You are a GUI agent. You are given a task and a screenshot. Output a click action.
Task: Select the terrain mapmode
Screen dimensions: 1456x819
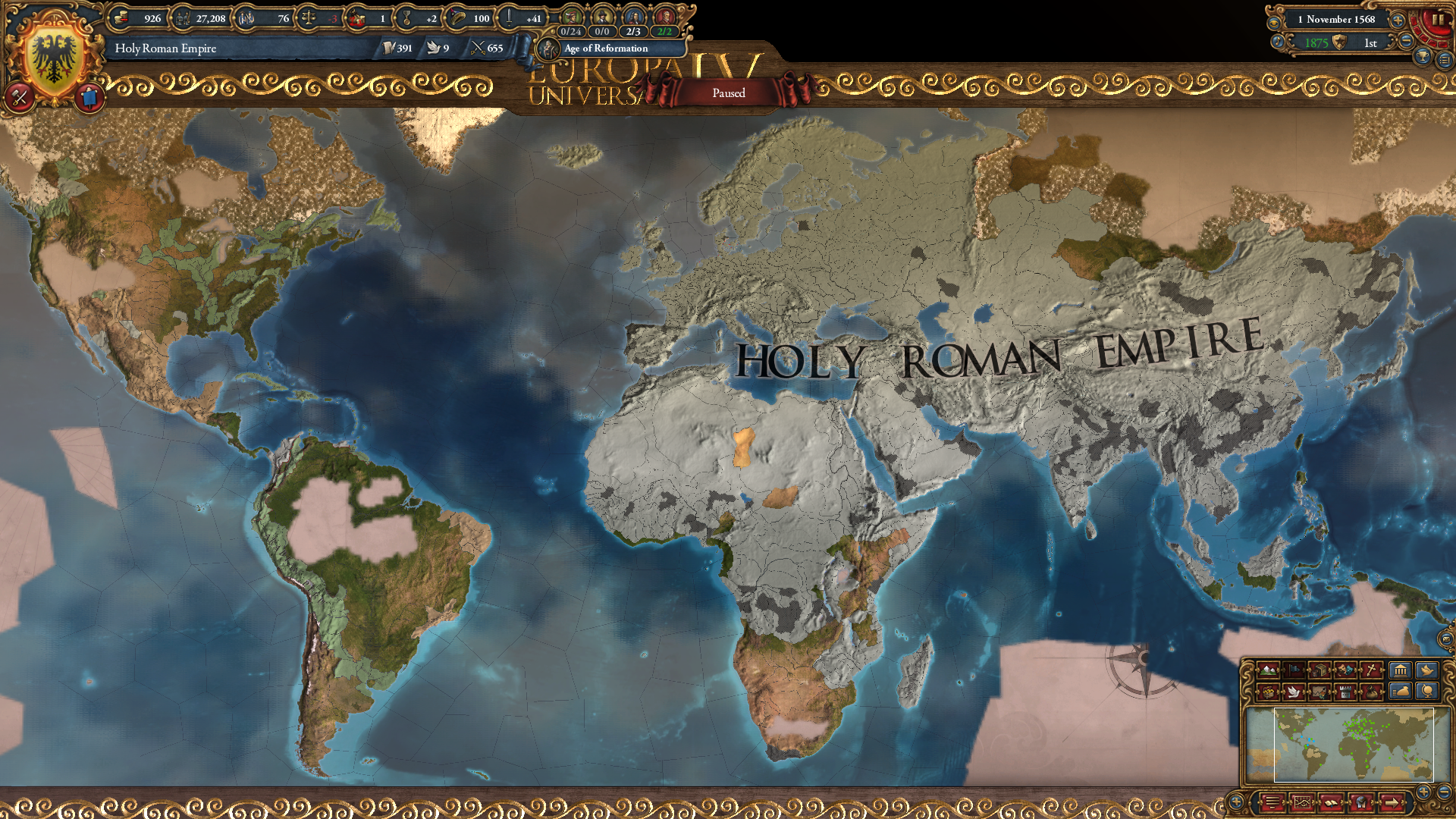pyautogui.click(x=1268, y=671)
